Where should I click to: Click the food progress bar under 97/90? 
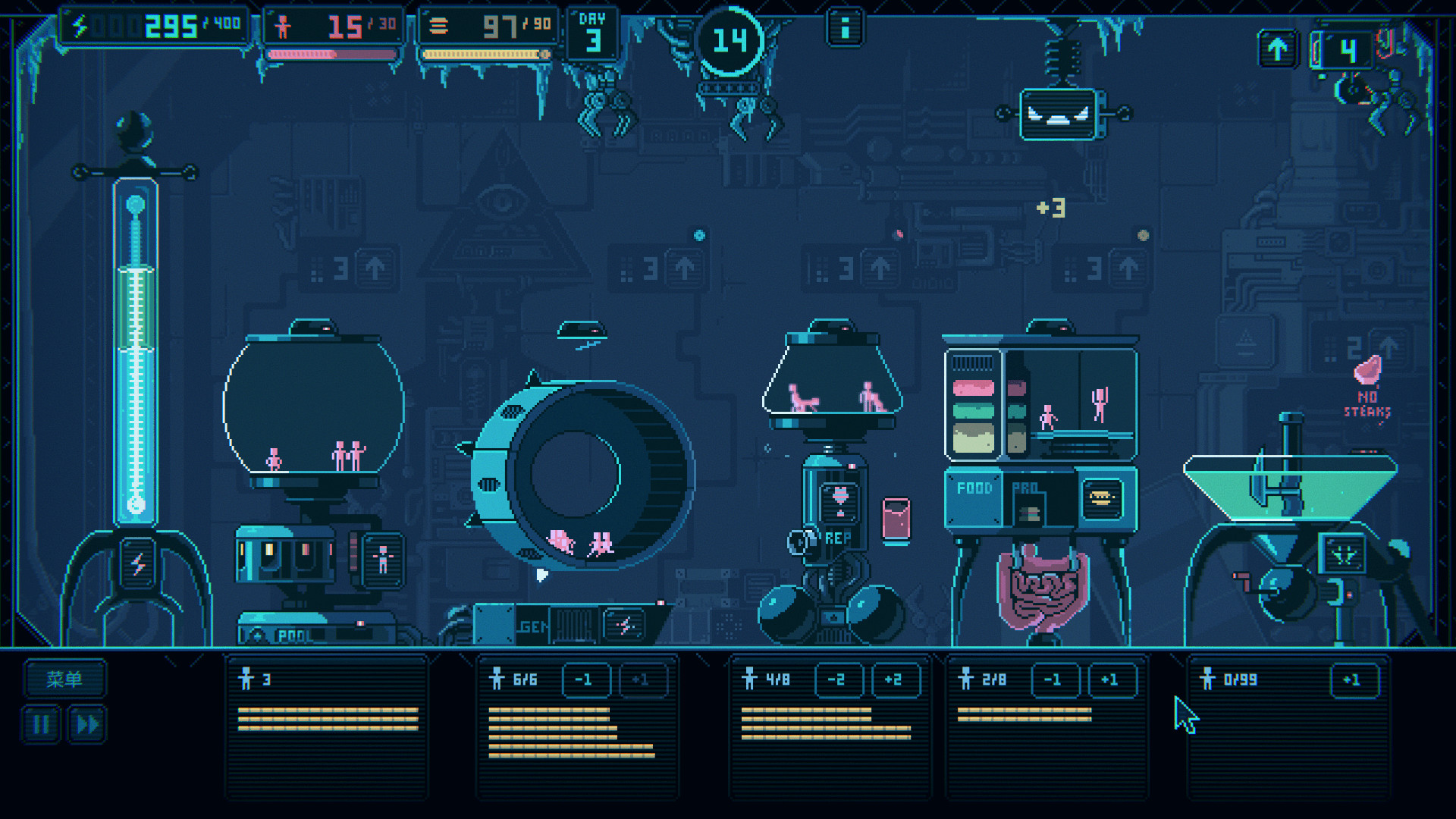(482, 53)
